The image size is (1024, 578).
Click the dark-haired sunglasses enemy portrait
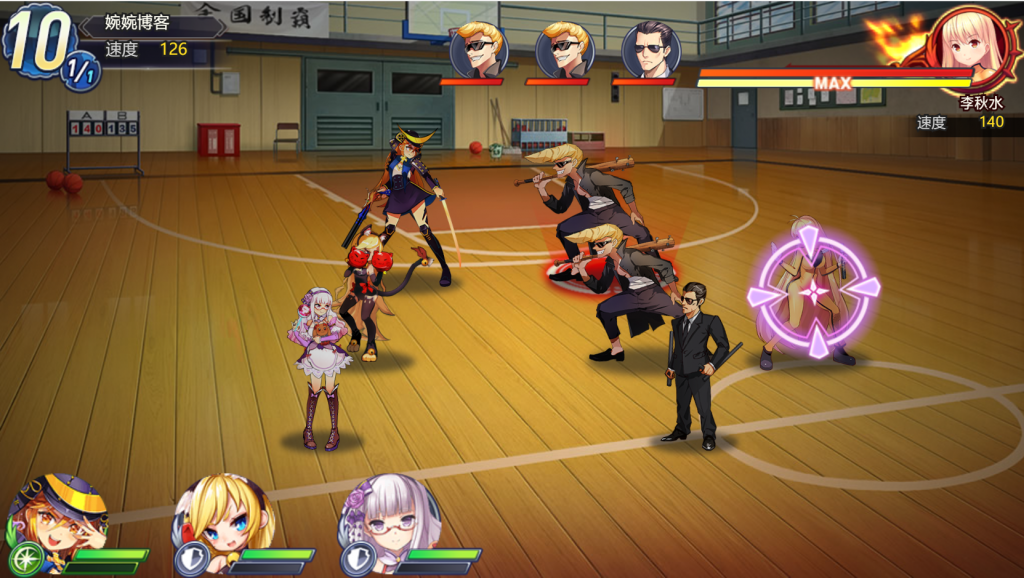point(651,49)
